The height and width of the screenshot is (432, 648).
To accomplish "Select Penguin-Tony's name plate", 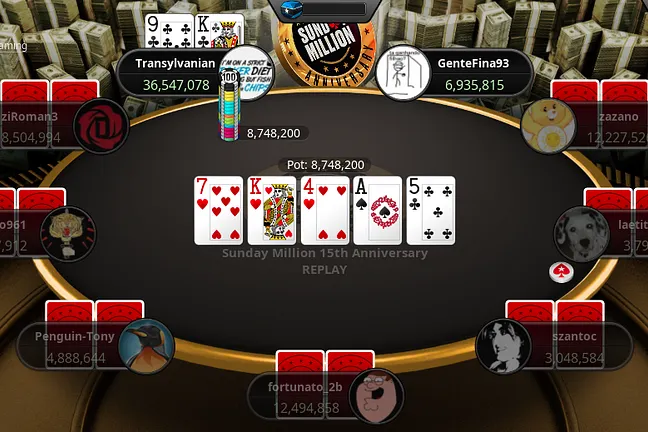I will (70, 347).
